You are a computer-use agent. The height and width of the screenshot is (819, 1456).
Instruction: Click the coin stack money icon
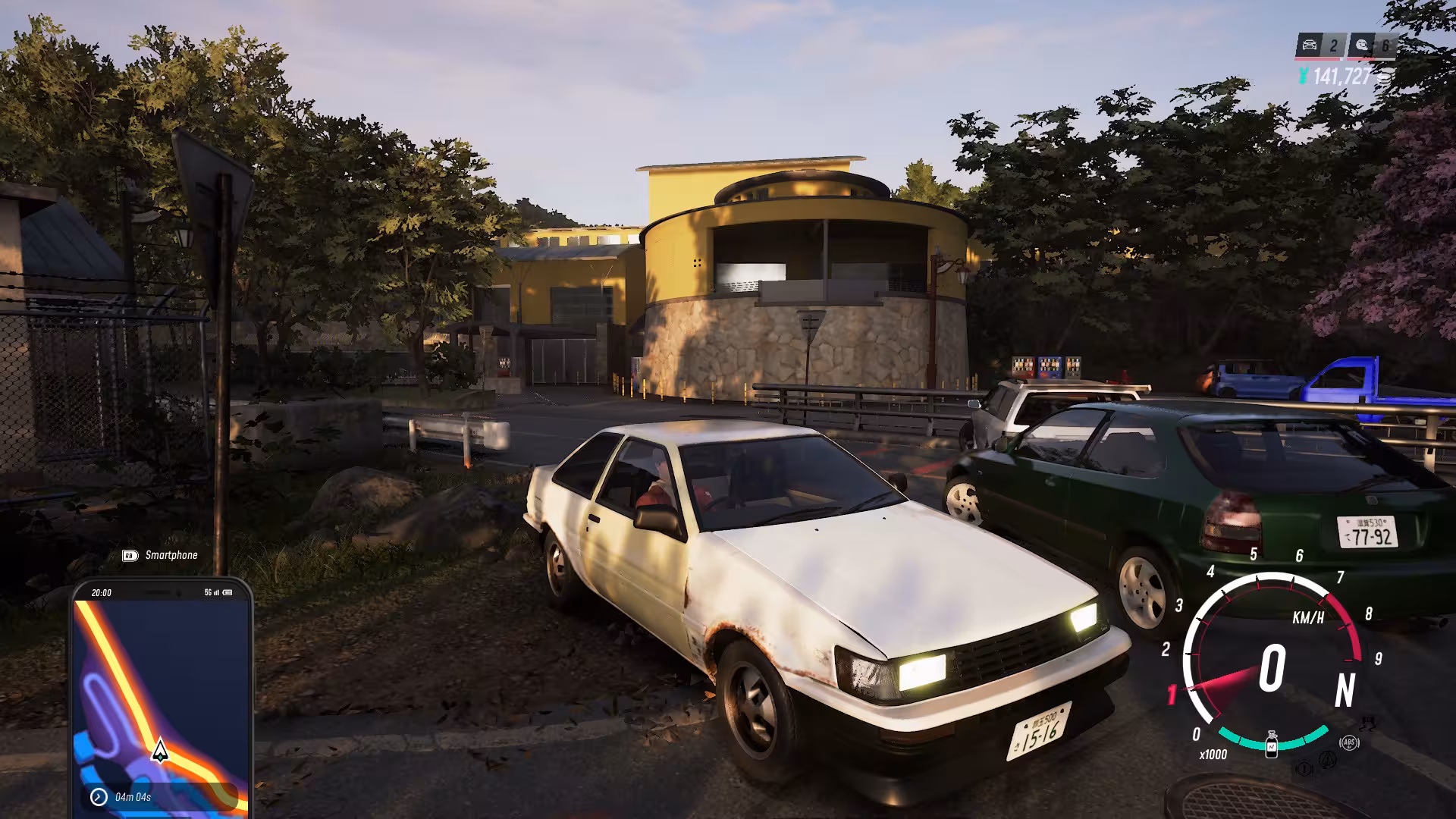(1385, 76)
